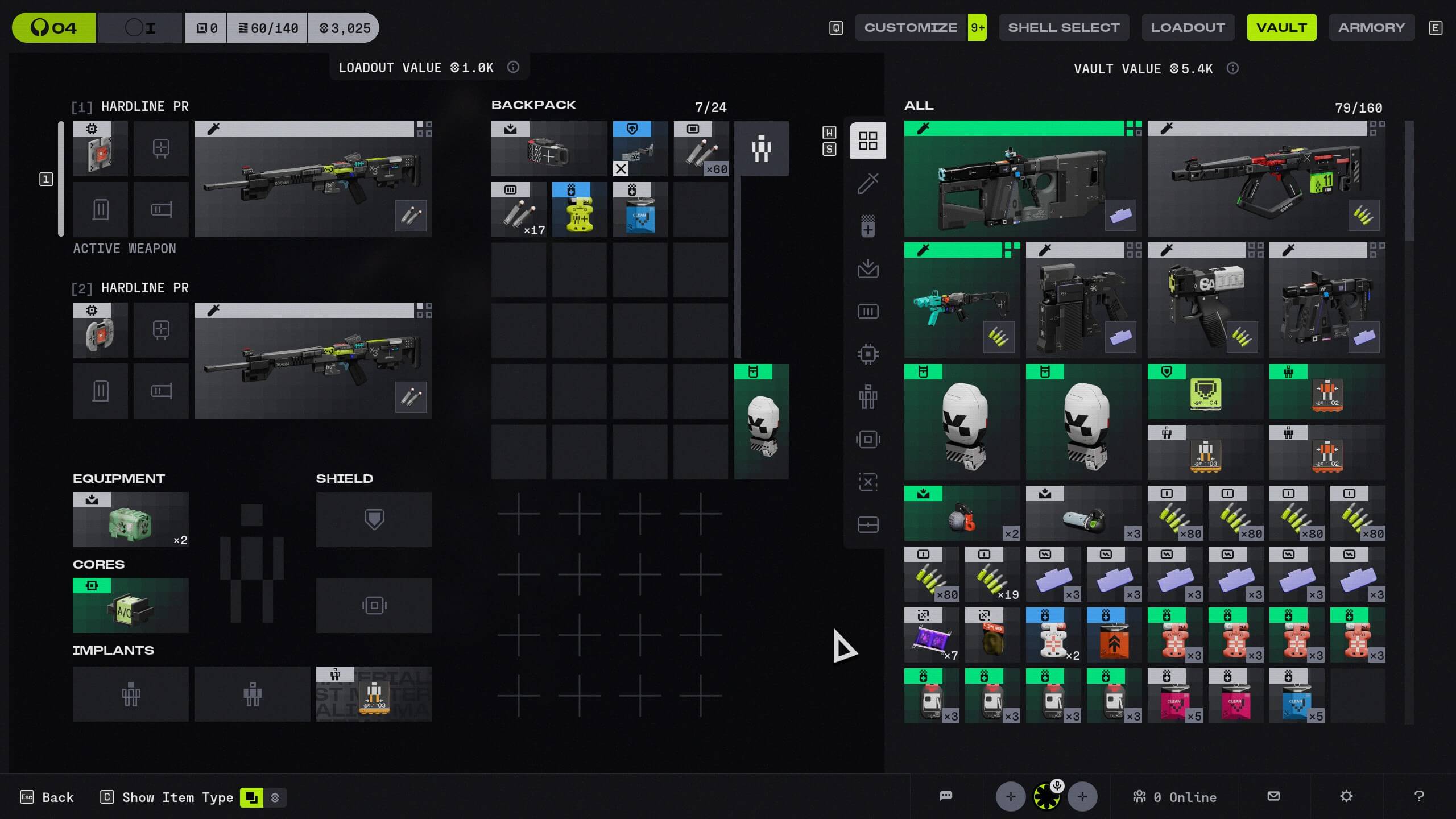Image resolution: width=1456 pixels, height=819 pixels.
Task: Select the implants body filter in the vault sidebar
Action: (x=867, y=396)
